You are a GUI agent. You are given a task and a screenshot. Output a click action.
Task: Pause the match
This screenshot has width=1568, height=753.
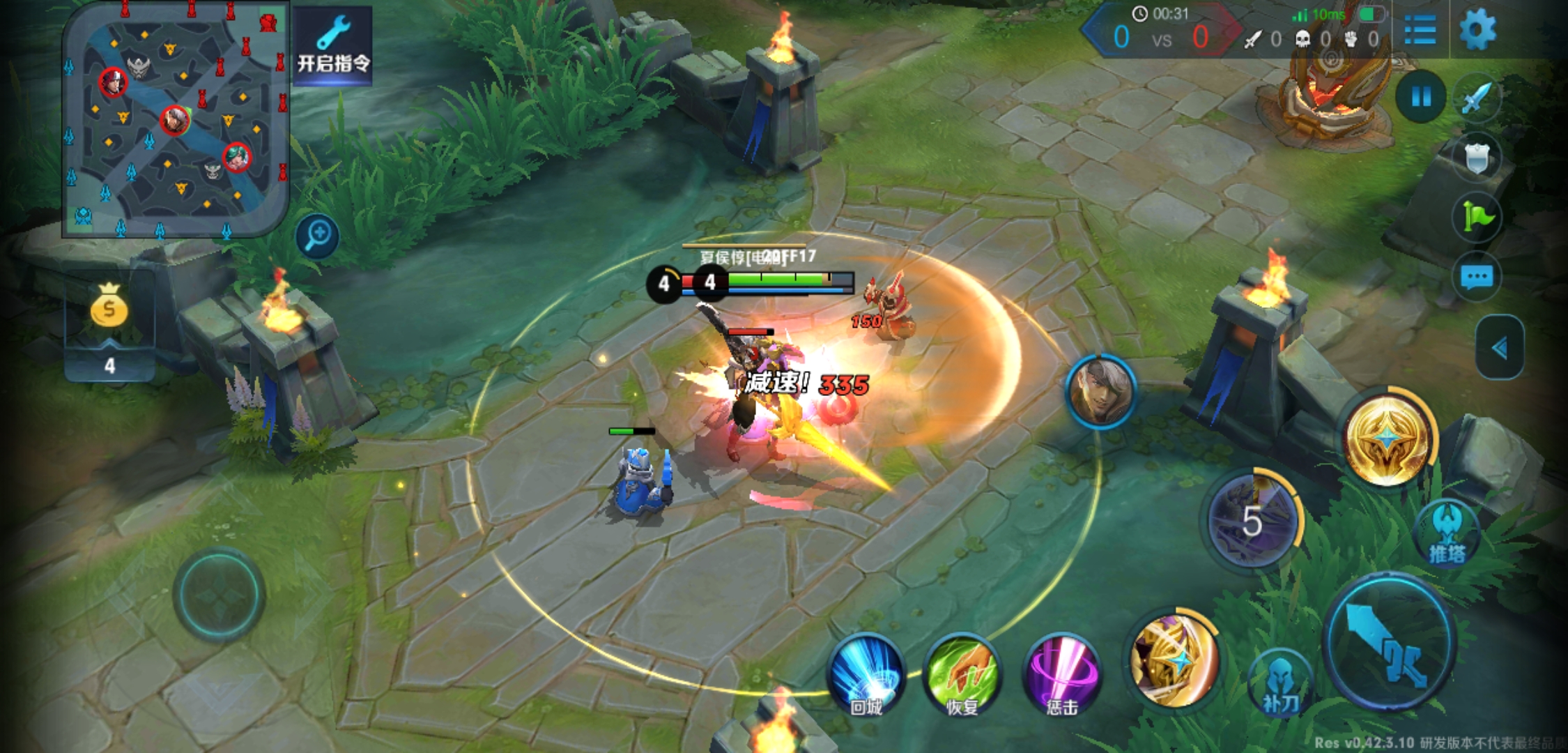pos(1421,97)
